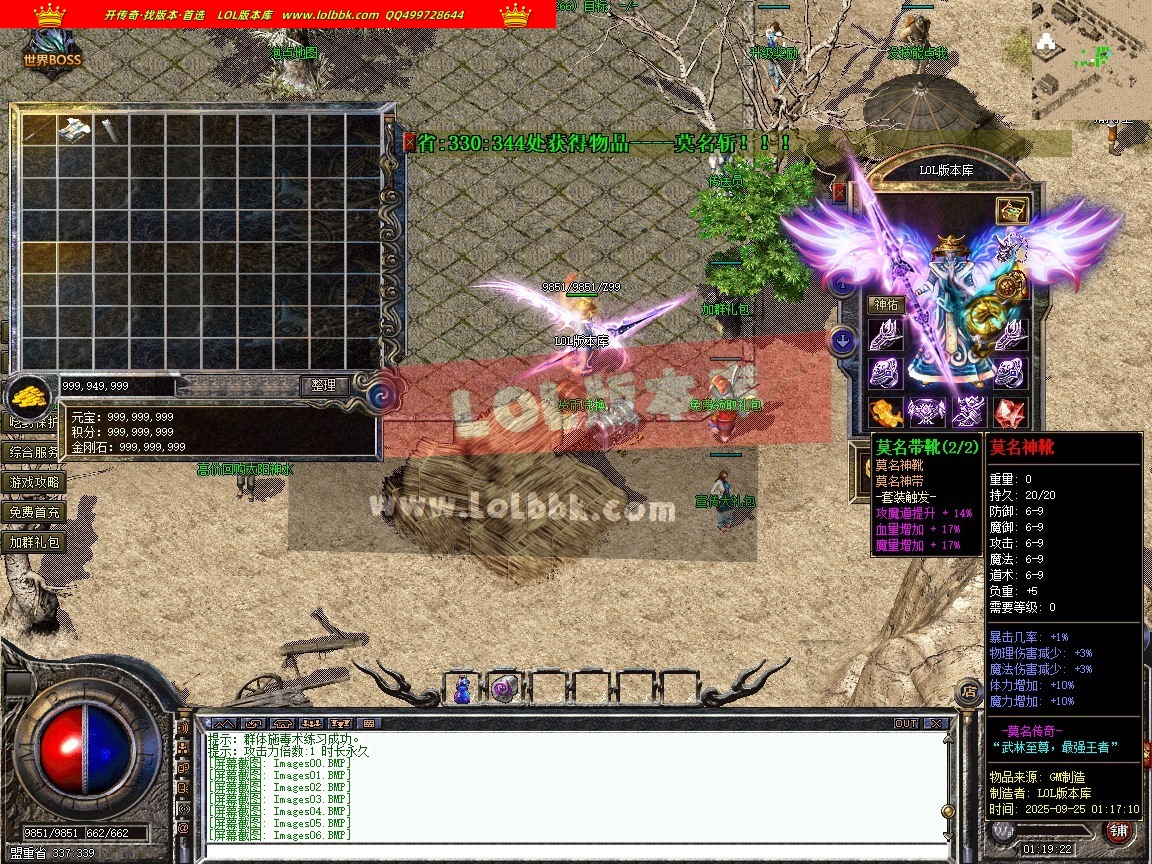Open the 加群礼包 gift pack menu
Screen dimensions: 1152x864
pyautogui.click(x=35, y=542)
